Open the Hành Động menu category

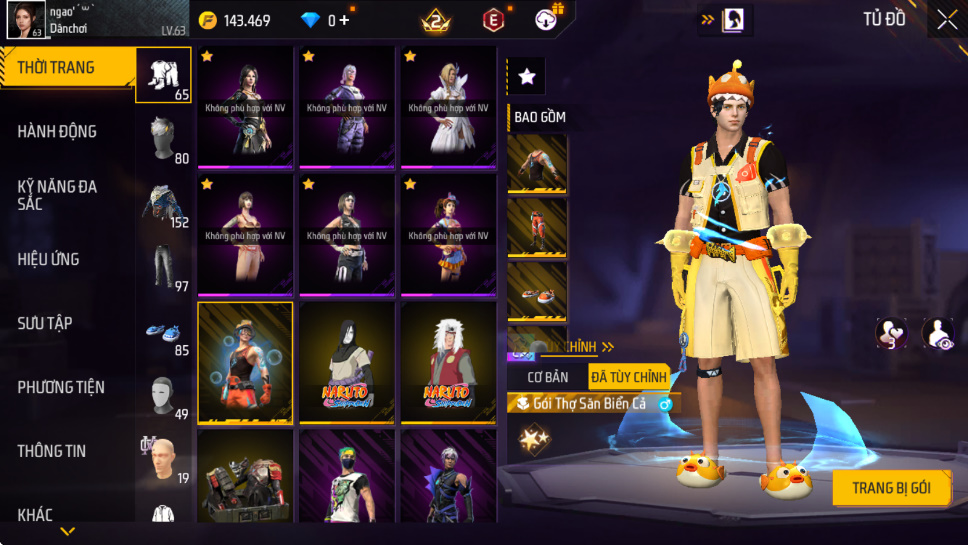coord(57,131)
